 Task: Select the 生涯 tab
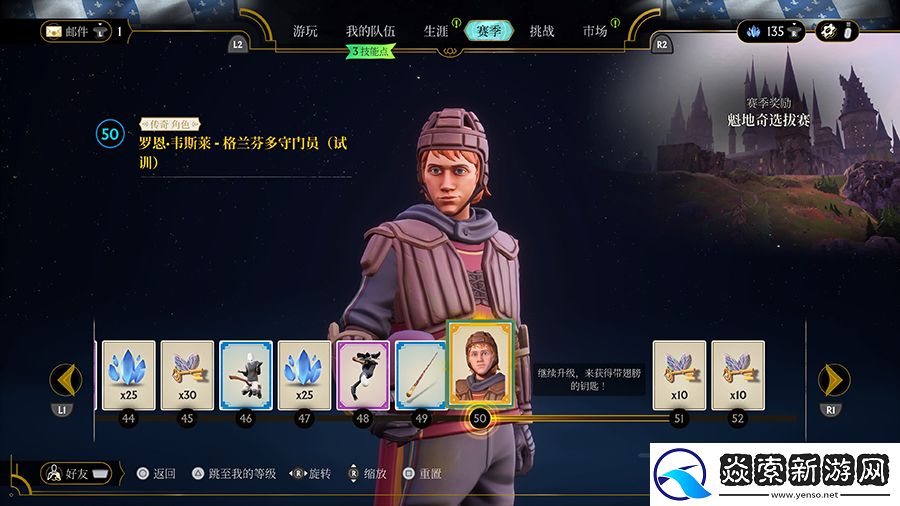coord(435,31)
